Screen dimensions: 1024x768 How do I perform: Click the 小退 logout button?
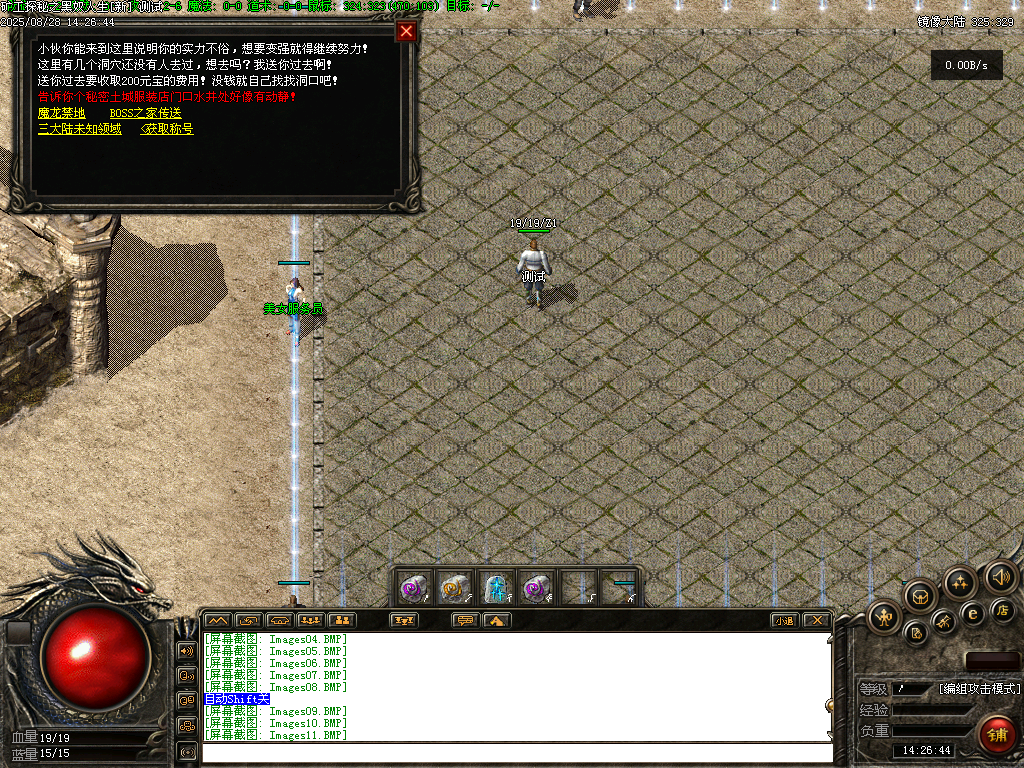785,620
